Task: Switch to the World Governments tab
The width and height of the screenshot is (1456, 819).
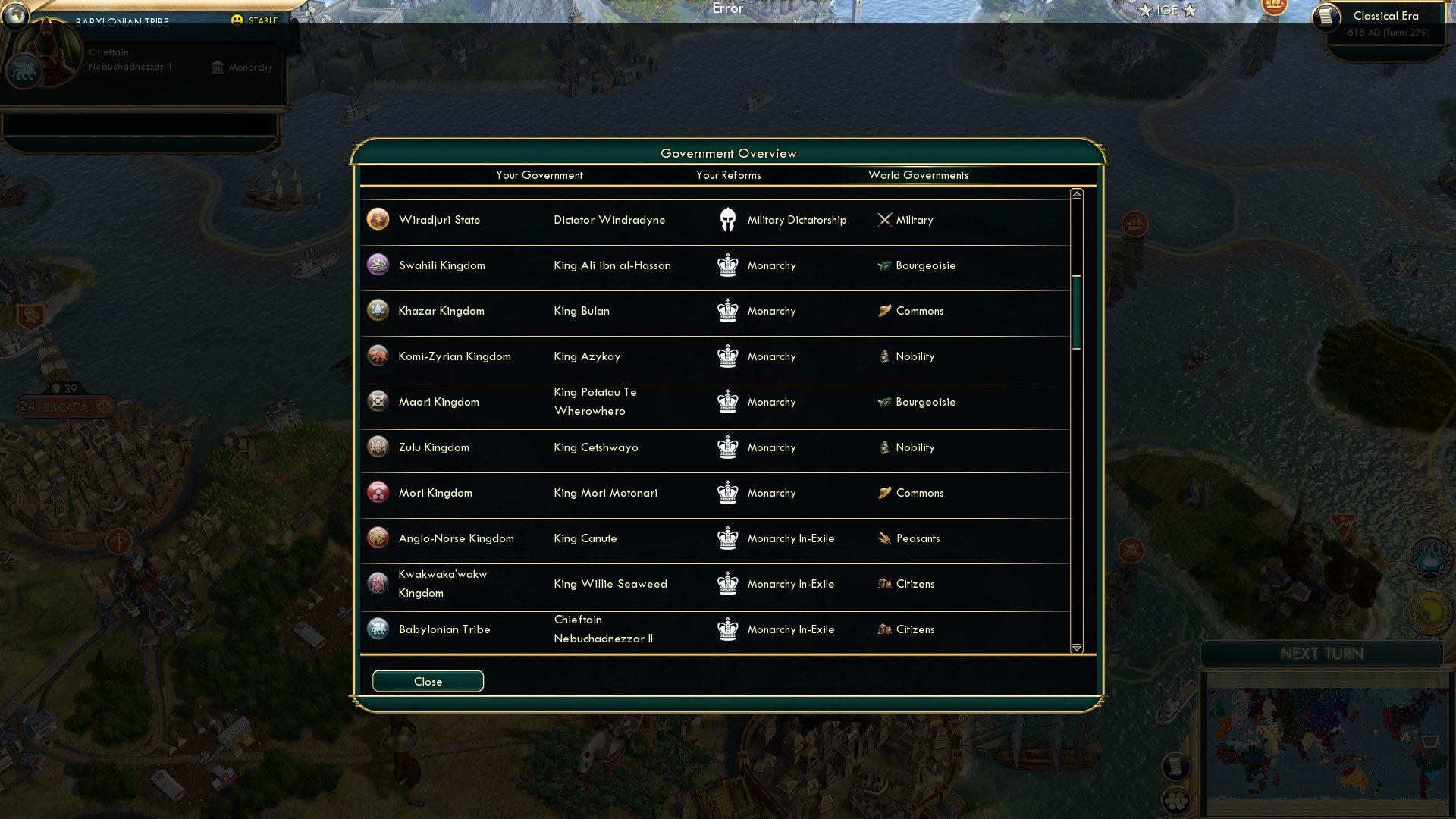Action: click(918, 175)
